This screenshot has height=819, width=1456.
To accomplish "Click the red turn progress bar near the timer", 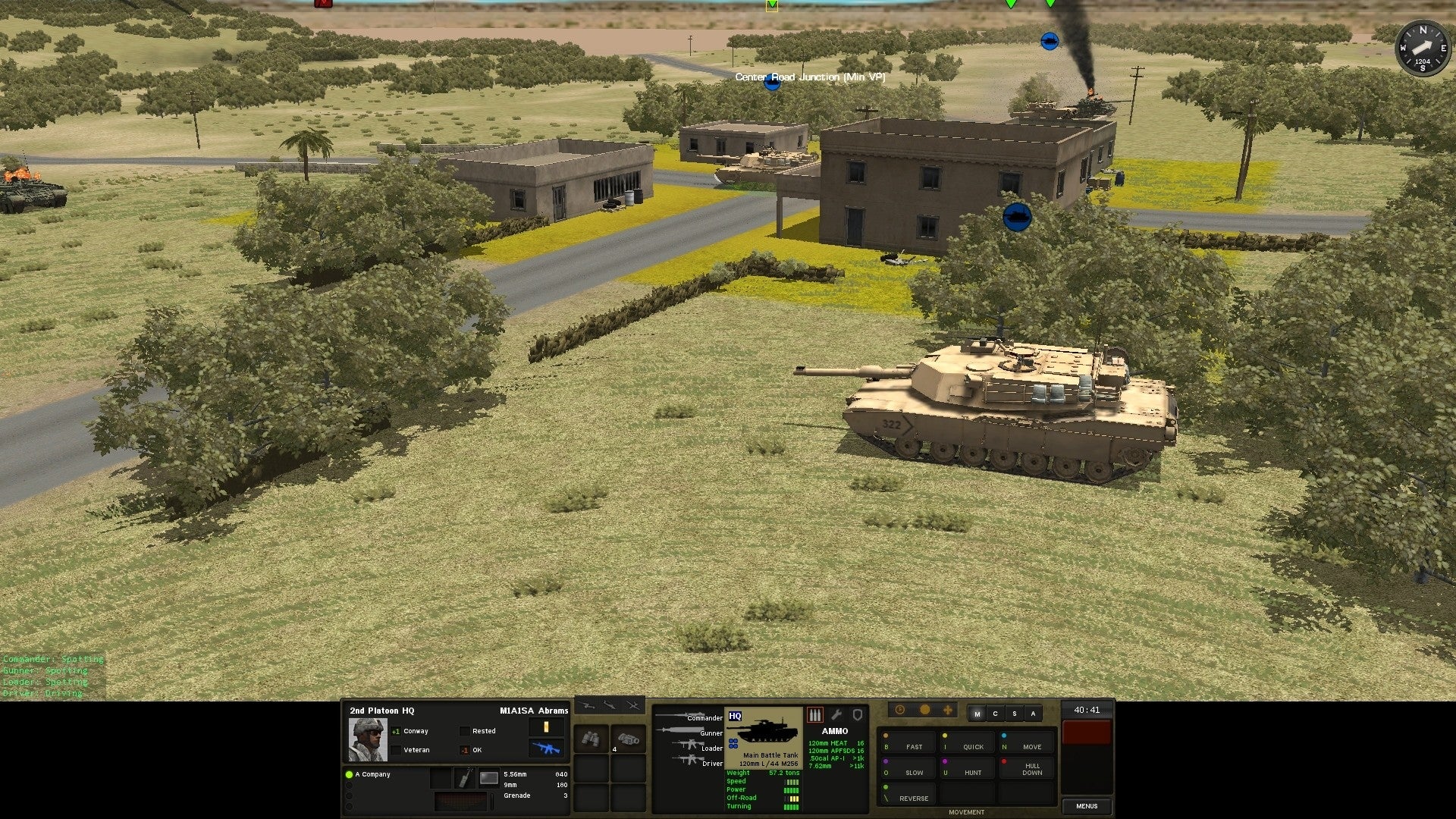I will (x=1087, y=730).
